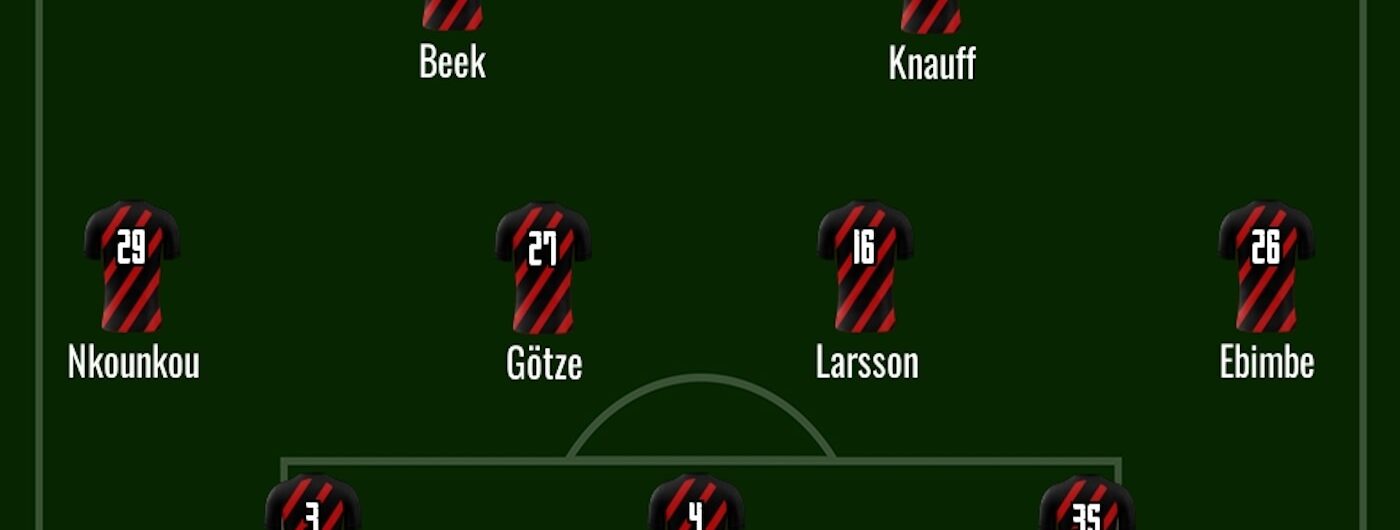Image resolution: width=1400 pixels, height=530 pixels.
Task: Select the number 35 defender shirt
Action: (x=1087, y=505)
